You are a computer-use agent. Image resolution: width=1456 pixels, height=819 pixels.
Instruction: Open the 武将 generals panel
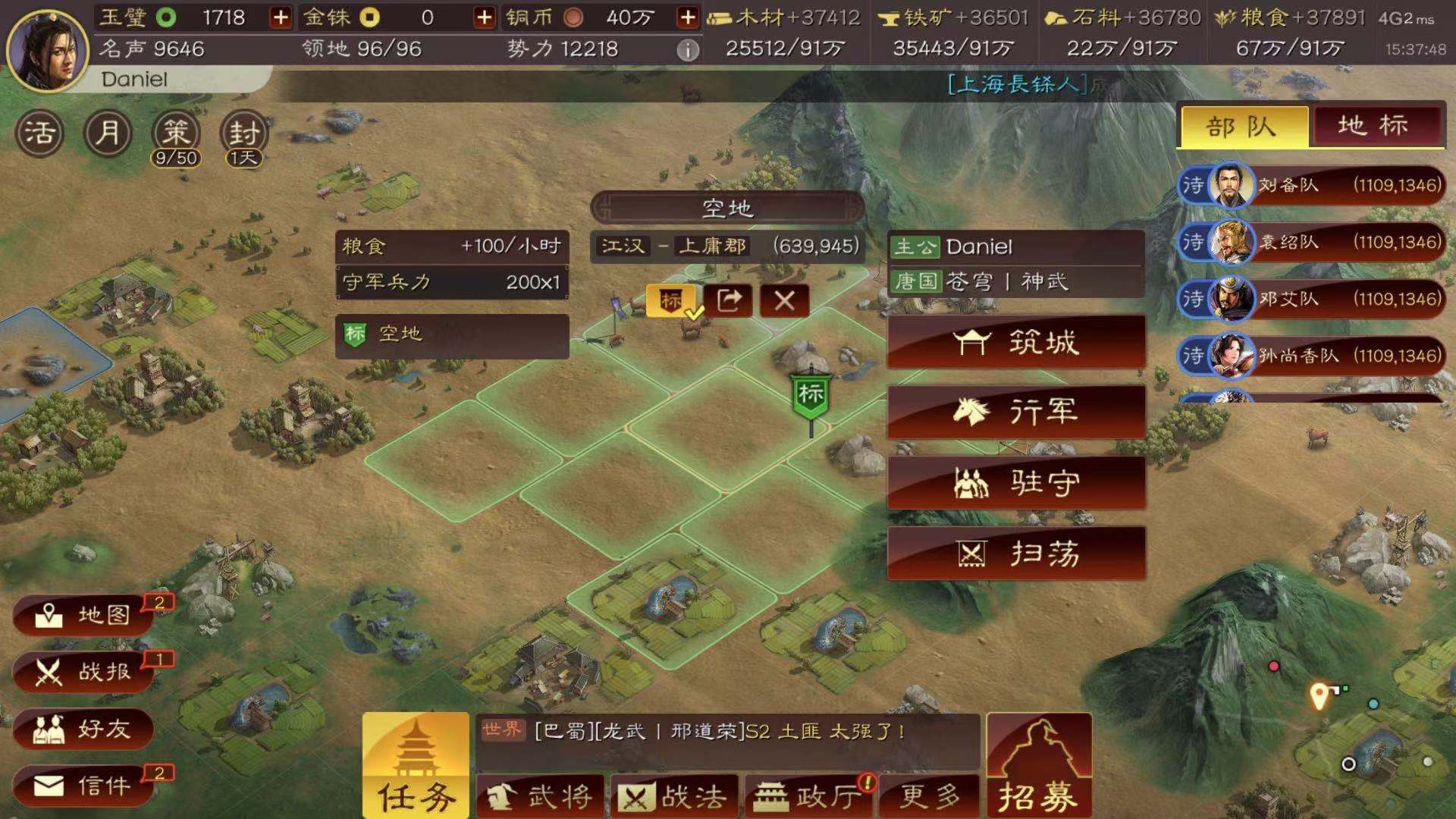click(x=538, y=795)
